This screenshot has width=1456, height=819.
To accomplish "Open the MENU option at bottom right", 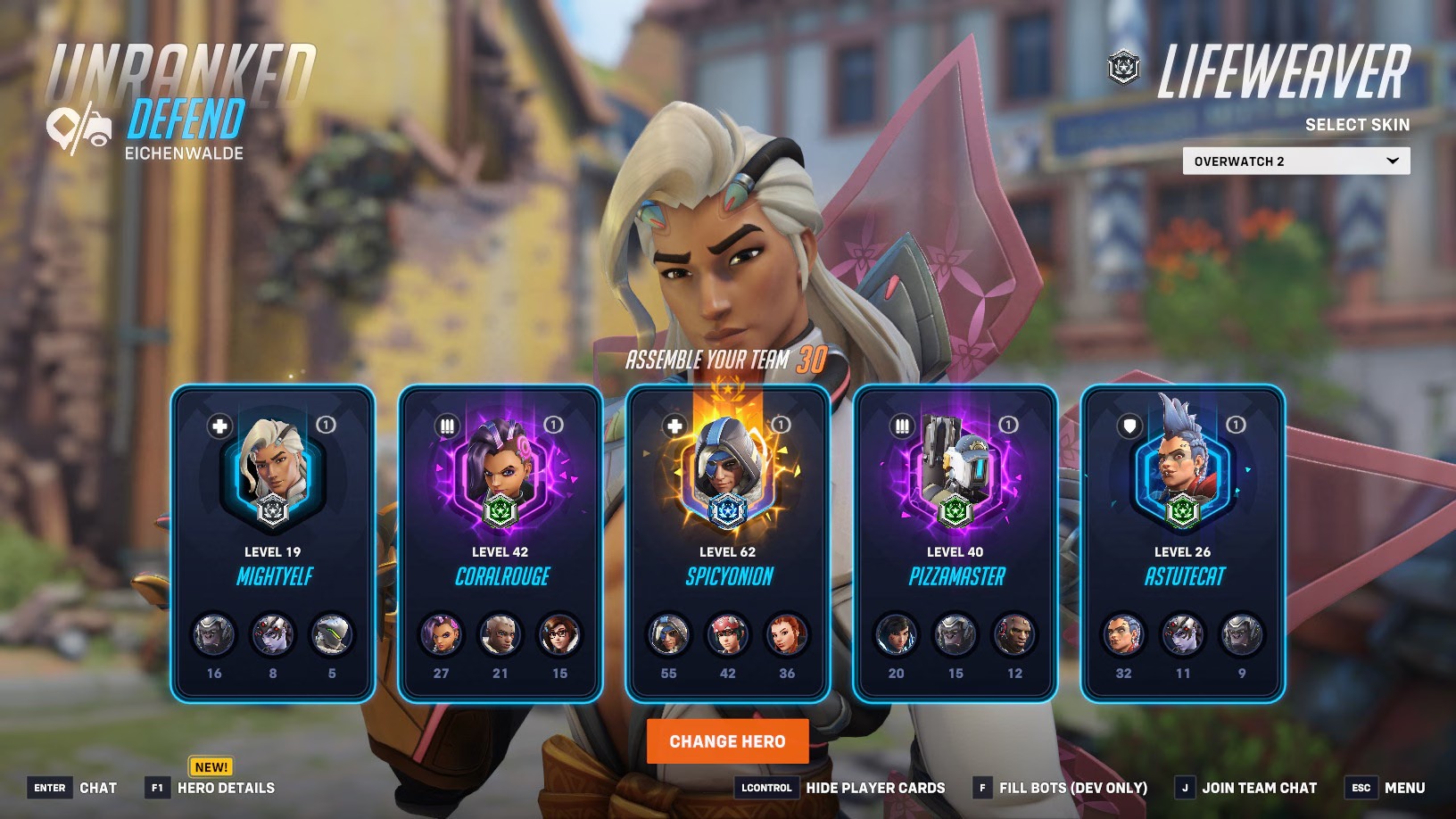I will click(x=1406, y=789).
